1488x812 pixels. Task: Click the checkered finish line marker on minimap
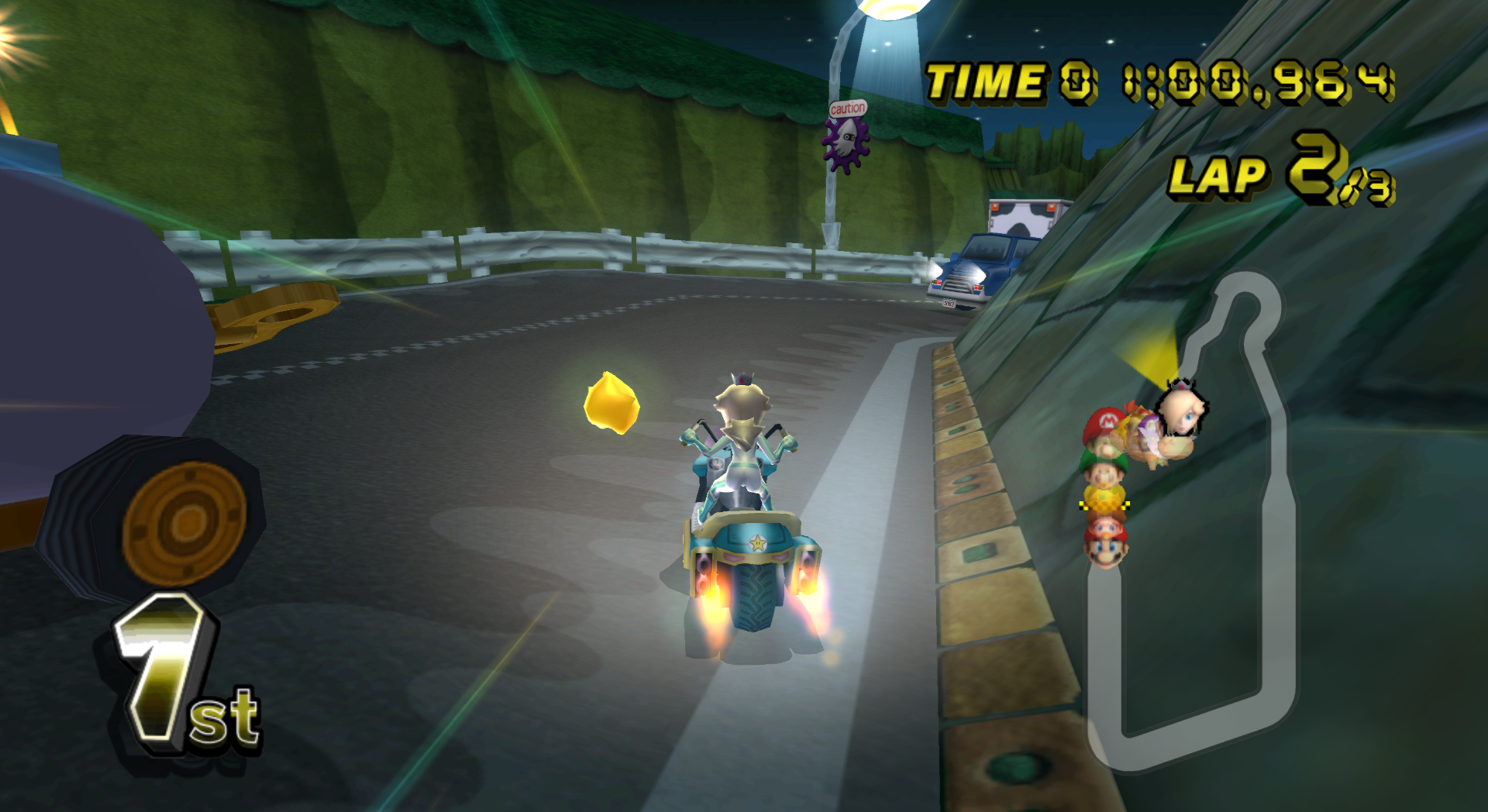pos(1104,505)
